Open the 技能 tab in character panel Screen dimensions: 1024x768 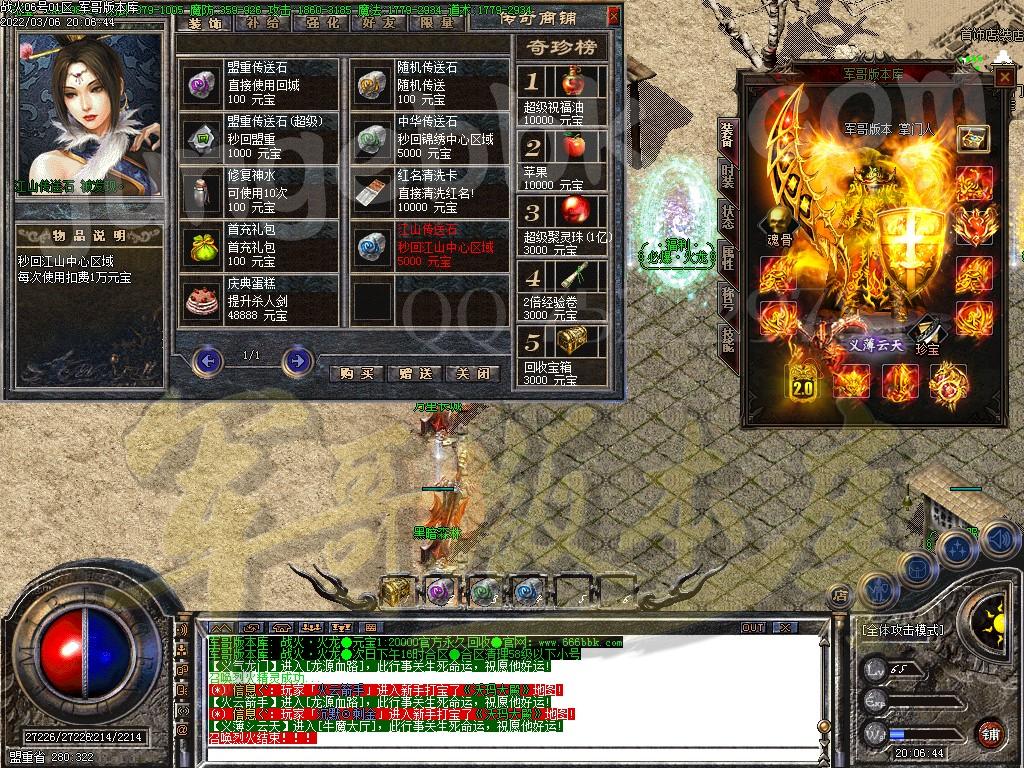pos(727,342)
